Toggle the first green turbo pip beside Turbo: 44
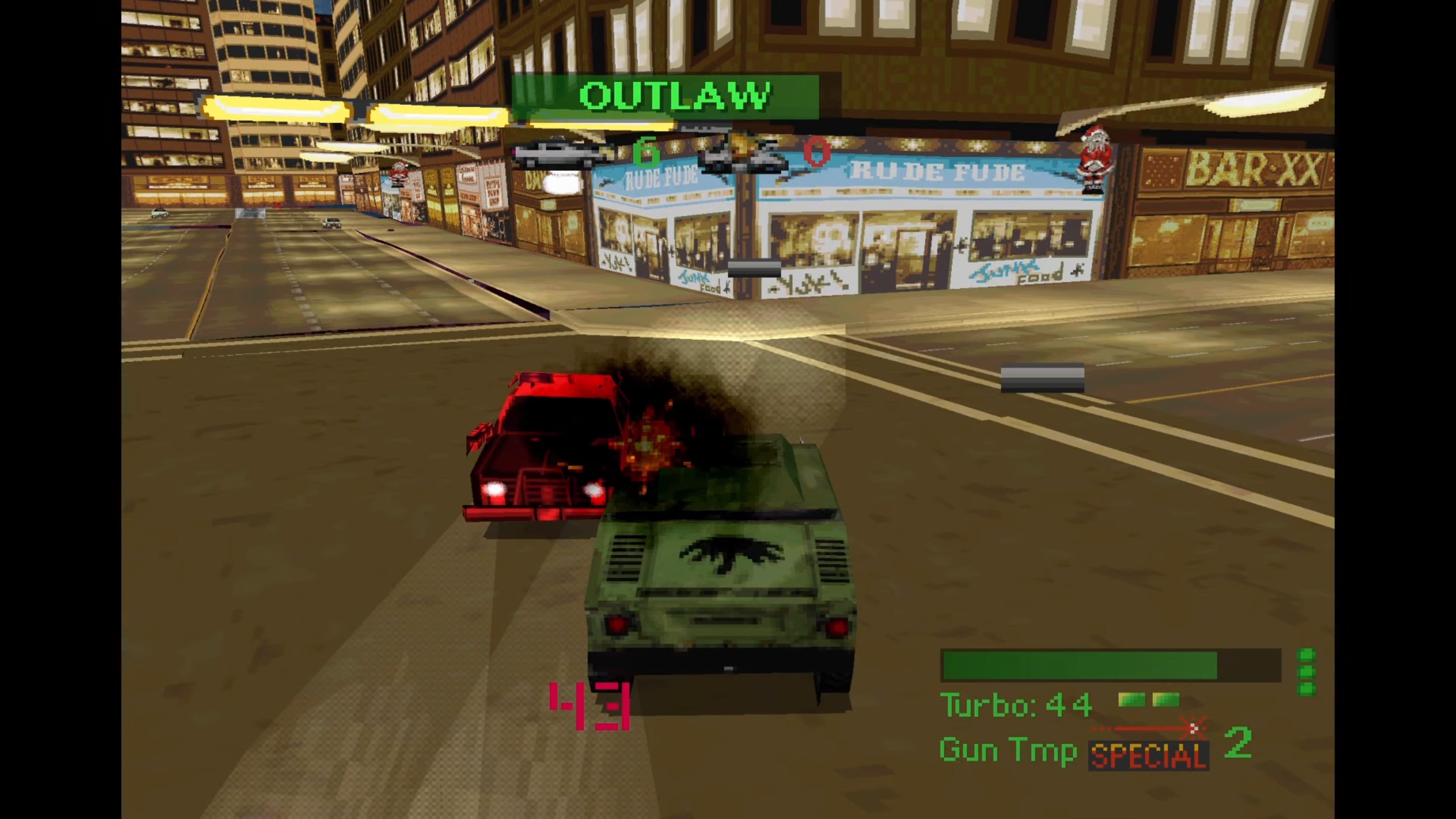1456x819 pixels. pos(1131,700)
